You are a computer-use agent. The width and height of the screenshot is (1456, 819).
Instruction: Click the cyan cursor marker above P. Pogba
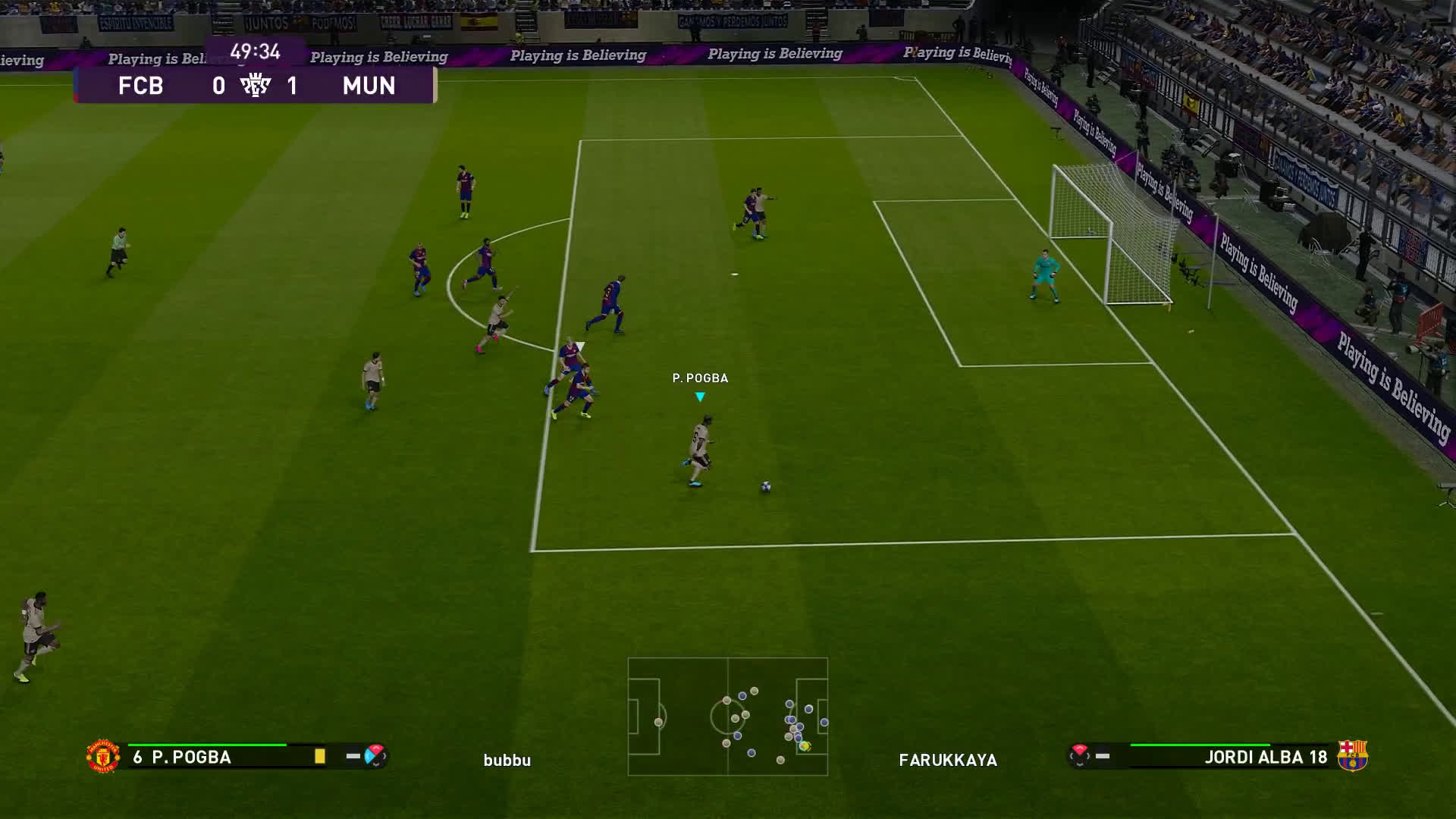(700, 397)
